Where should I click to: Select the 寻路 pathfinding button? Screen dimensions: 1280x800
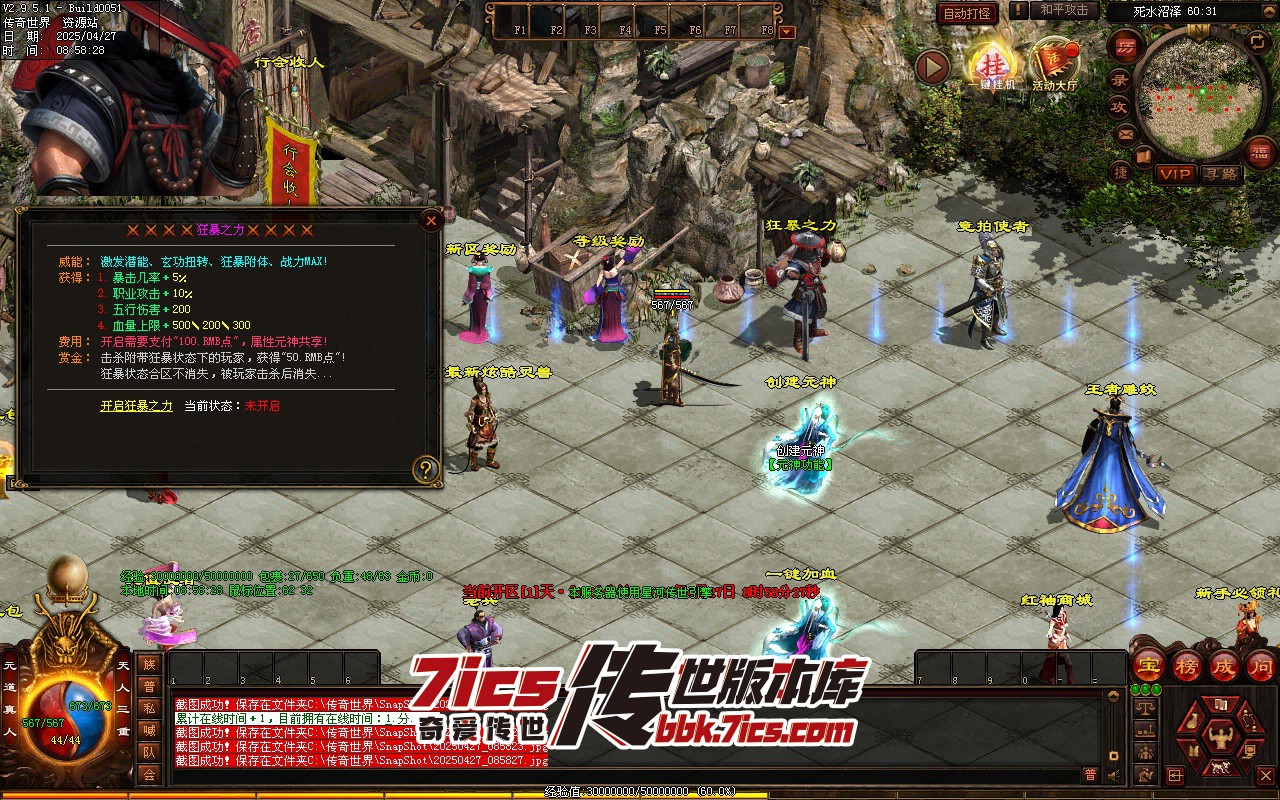coord(1219,174)
